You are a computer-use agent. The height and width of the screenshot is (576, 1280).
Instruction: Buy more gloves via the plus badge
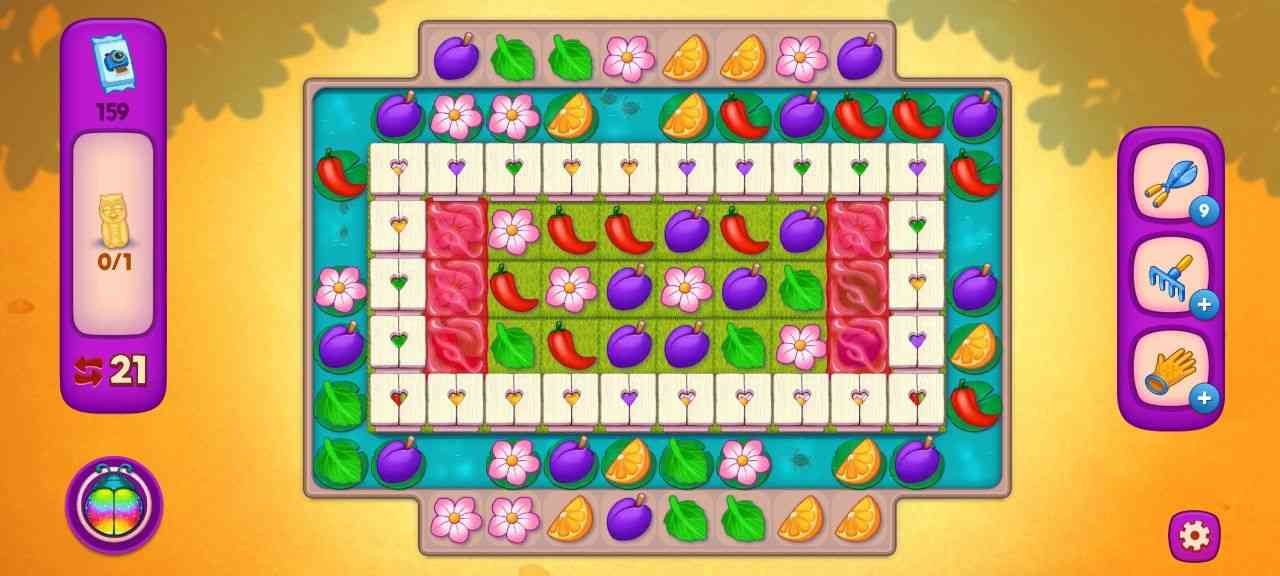pyautogui.click(x=1204, y=398)
